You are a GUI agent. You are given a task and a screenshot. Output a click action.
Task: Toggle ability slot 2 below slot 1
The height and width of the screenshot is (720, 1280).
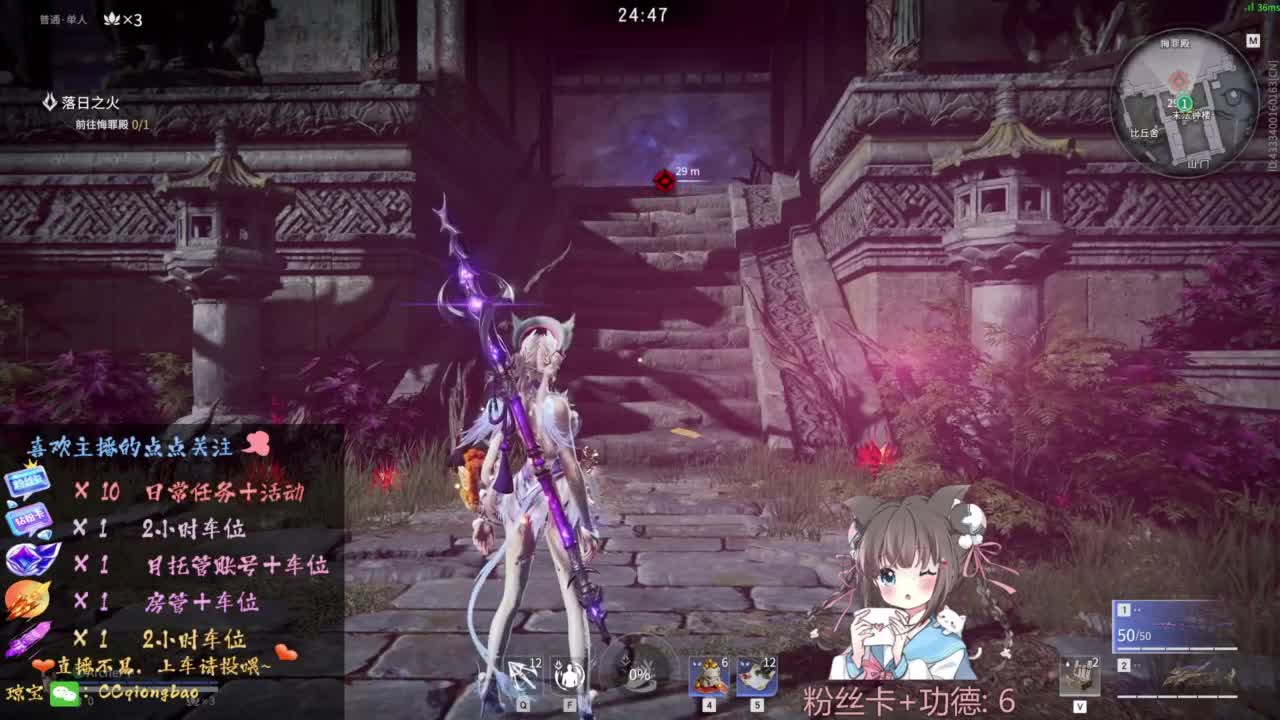(1124, 665)
